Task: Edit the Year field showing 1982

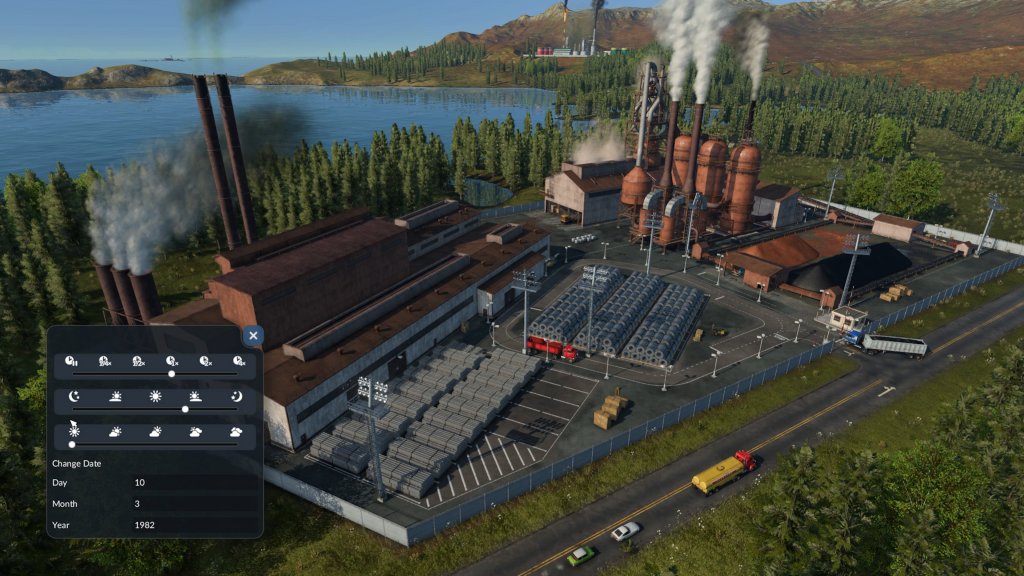Action: 190,524
